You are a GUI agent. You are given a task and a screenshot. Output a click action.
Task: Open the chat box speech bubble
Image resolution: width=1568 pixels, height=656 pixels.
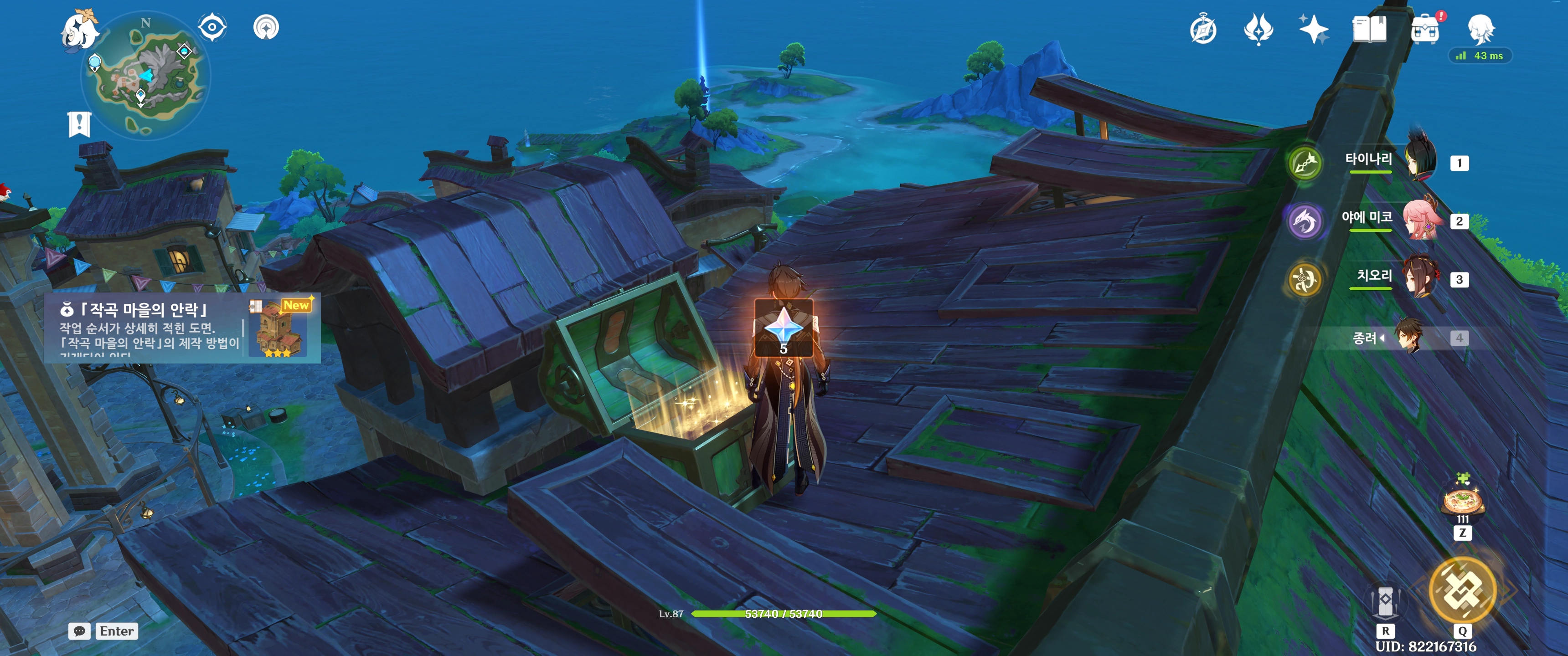[x=80, y=631]
